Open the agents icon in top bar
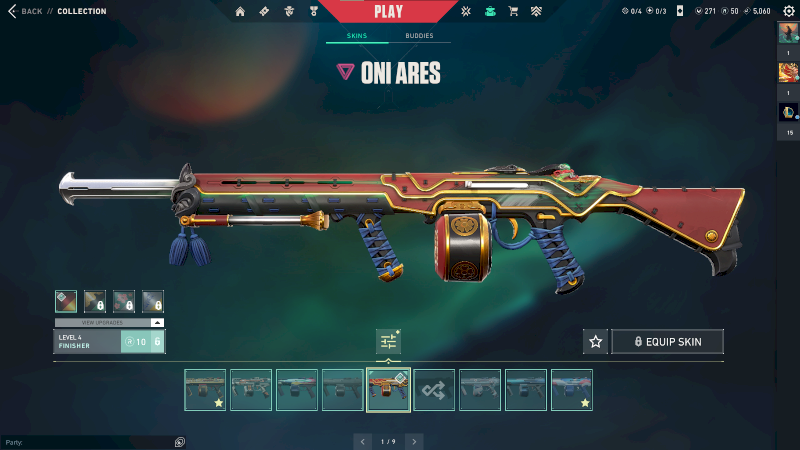This screenshot has width=800, height=450. 288,11
